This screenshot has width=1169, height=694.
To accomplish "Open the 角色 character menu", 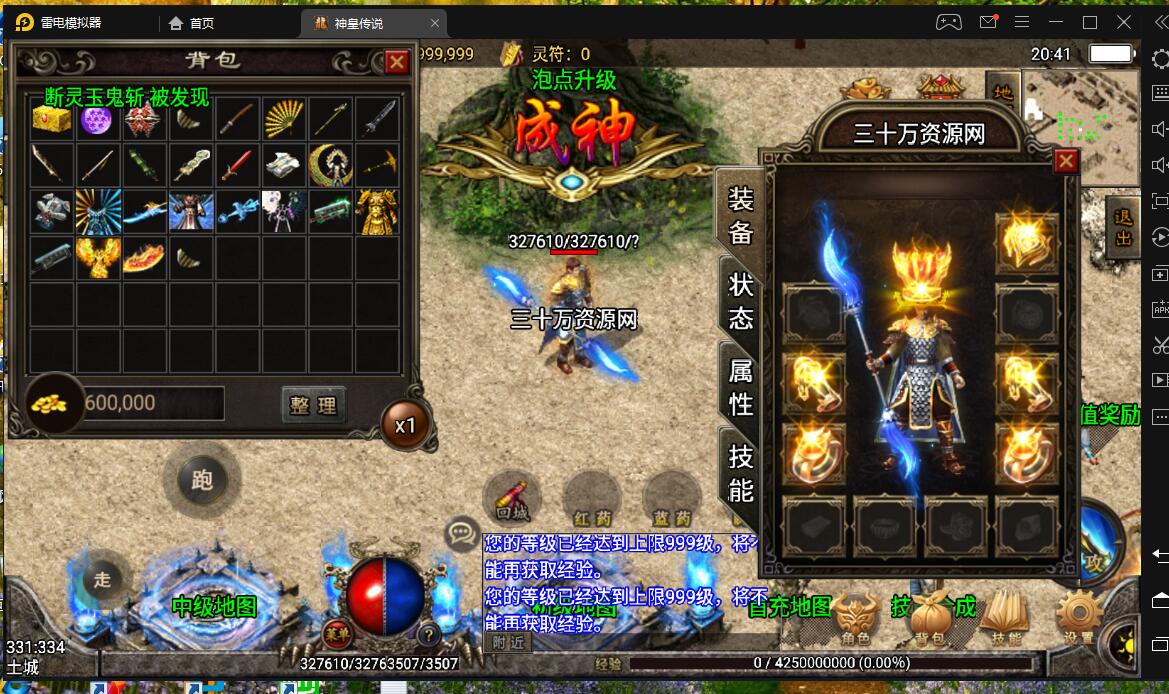I will (x=855, y=618).
